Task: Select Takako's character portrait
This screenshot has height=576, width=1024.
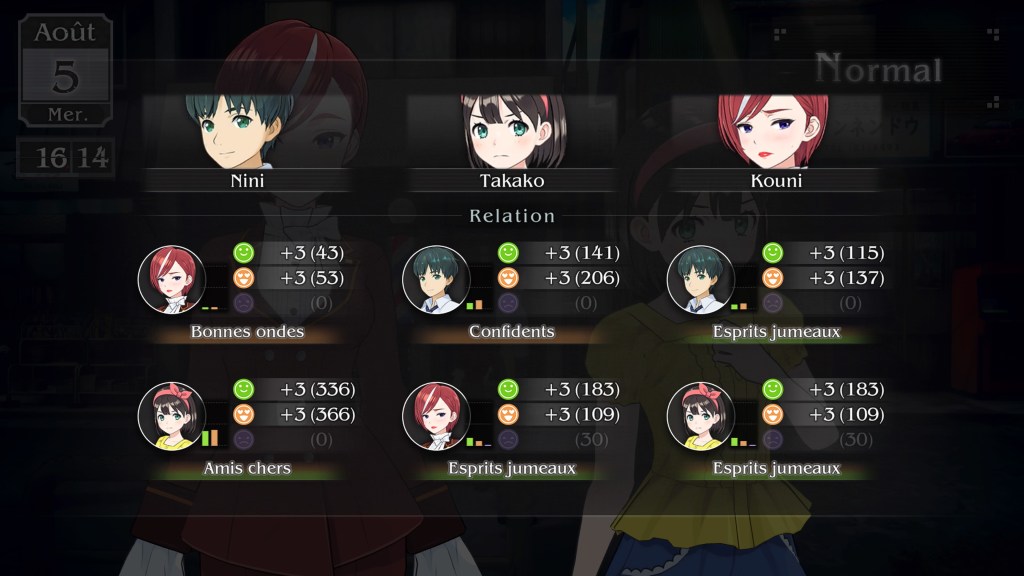Action: click(511, 131)
